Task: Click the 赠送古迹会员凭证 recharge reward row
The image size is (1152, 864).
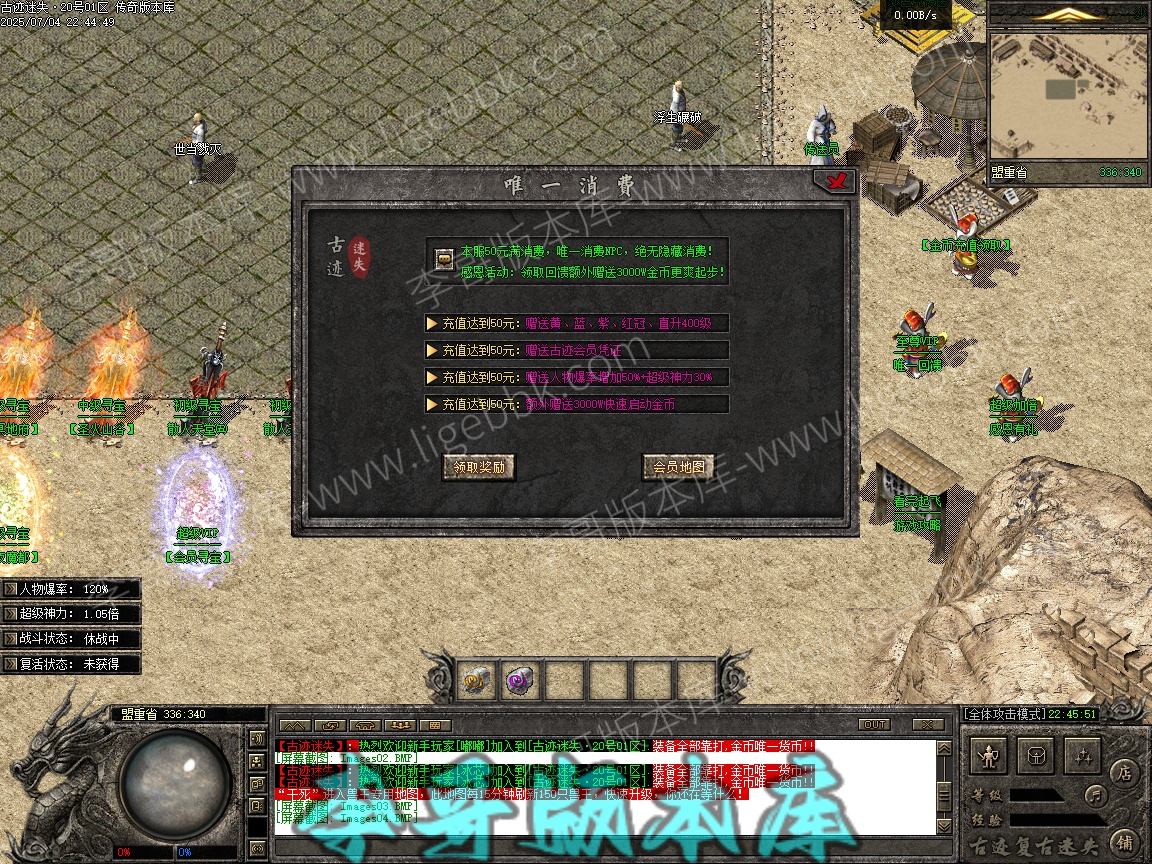Action: [x=576, y=350]
